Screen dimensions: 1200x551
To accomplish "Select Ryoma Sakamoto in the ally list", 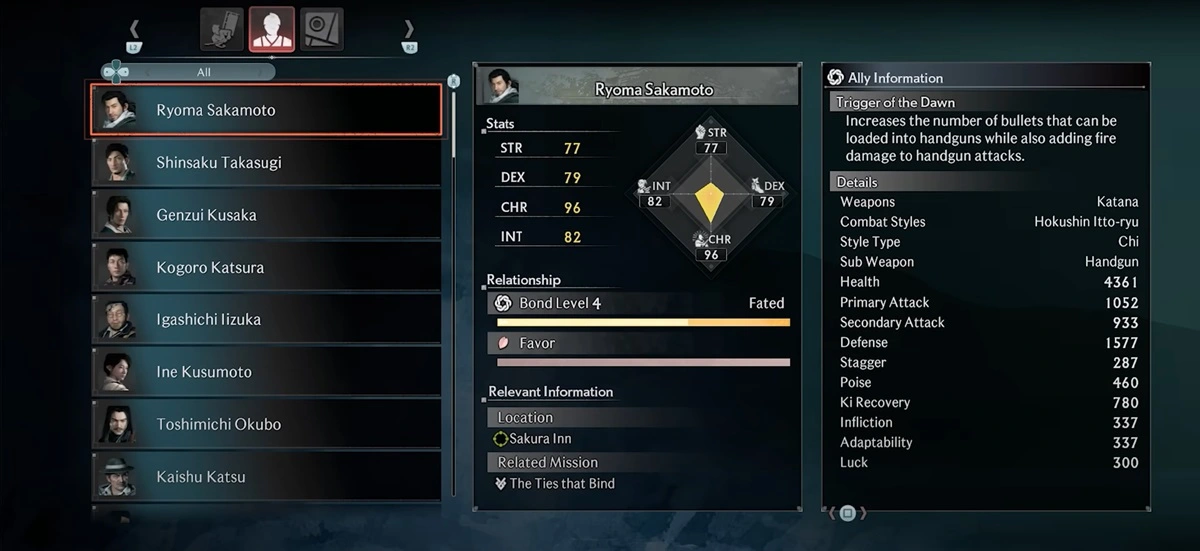I will [266, 110].
